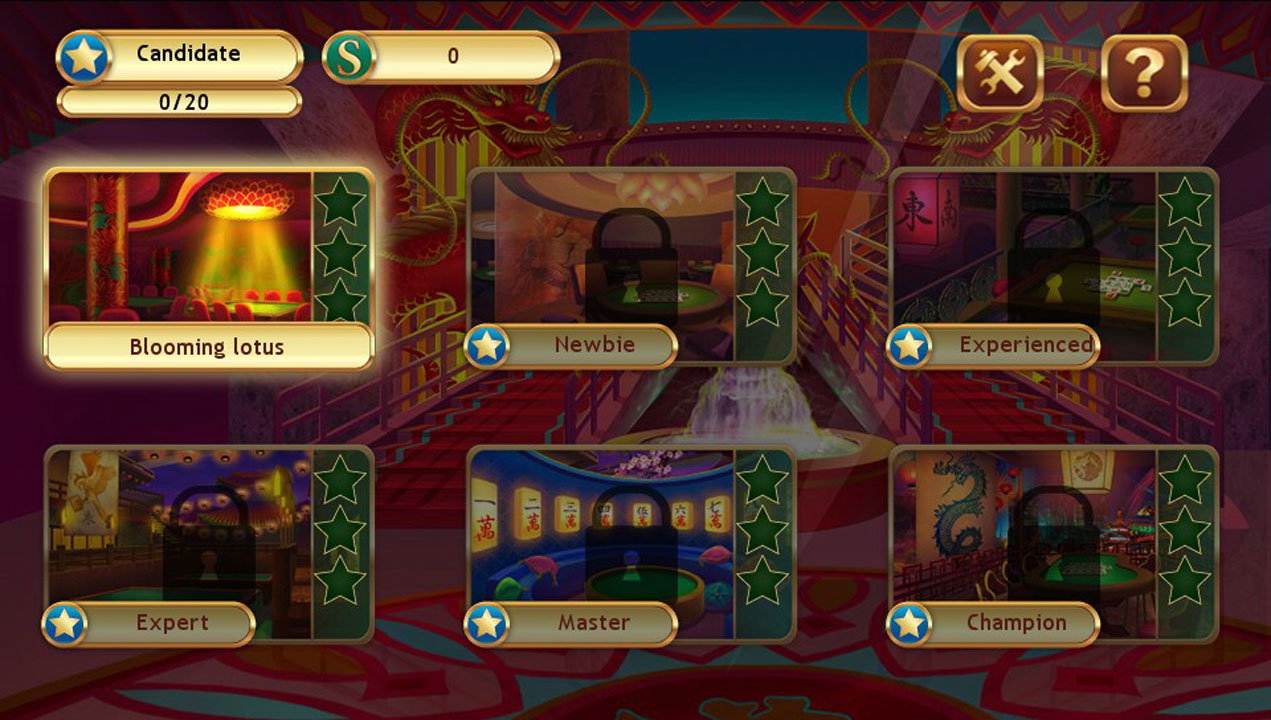Open help with the question mark button
Image resolution: width=1271 pixels, height=720 pixels.
[1144, 72]
